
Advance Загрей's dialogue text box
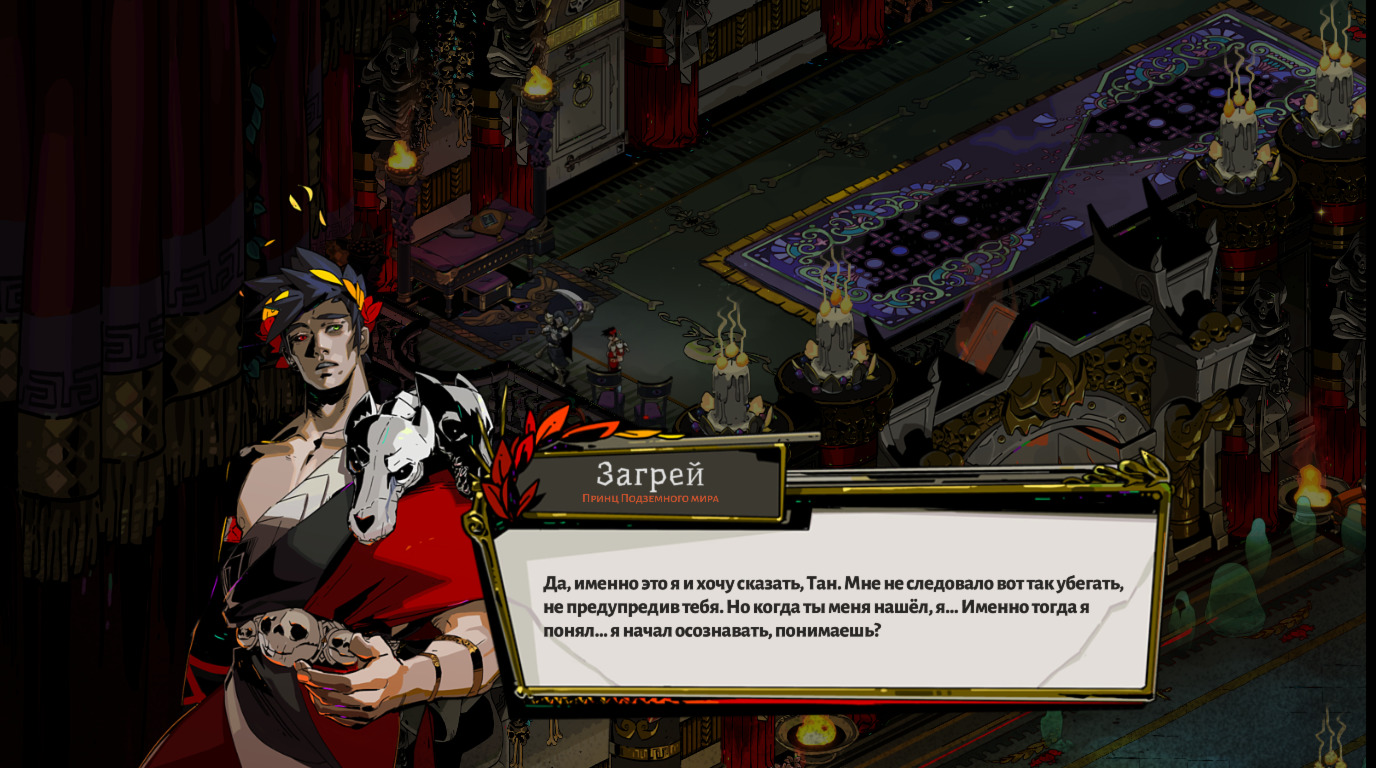(833, 605)
